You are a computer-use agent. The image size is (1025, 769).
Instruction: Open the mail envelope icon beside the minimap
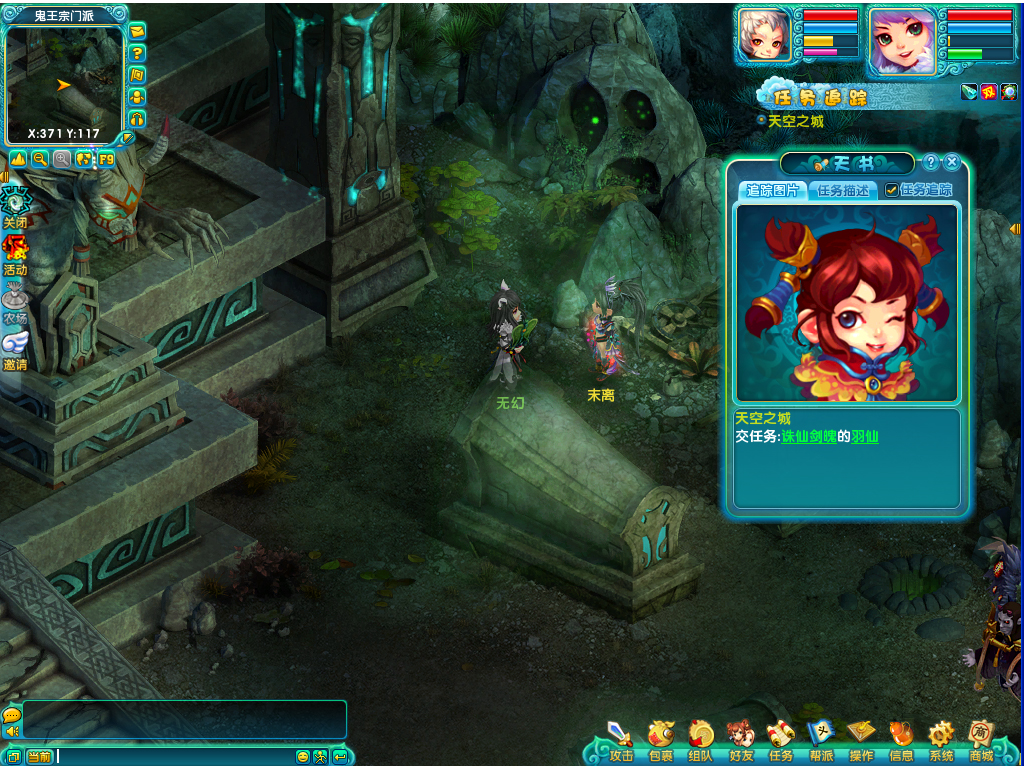pyautogui.click(x=137, y=31)
